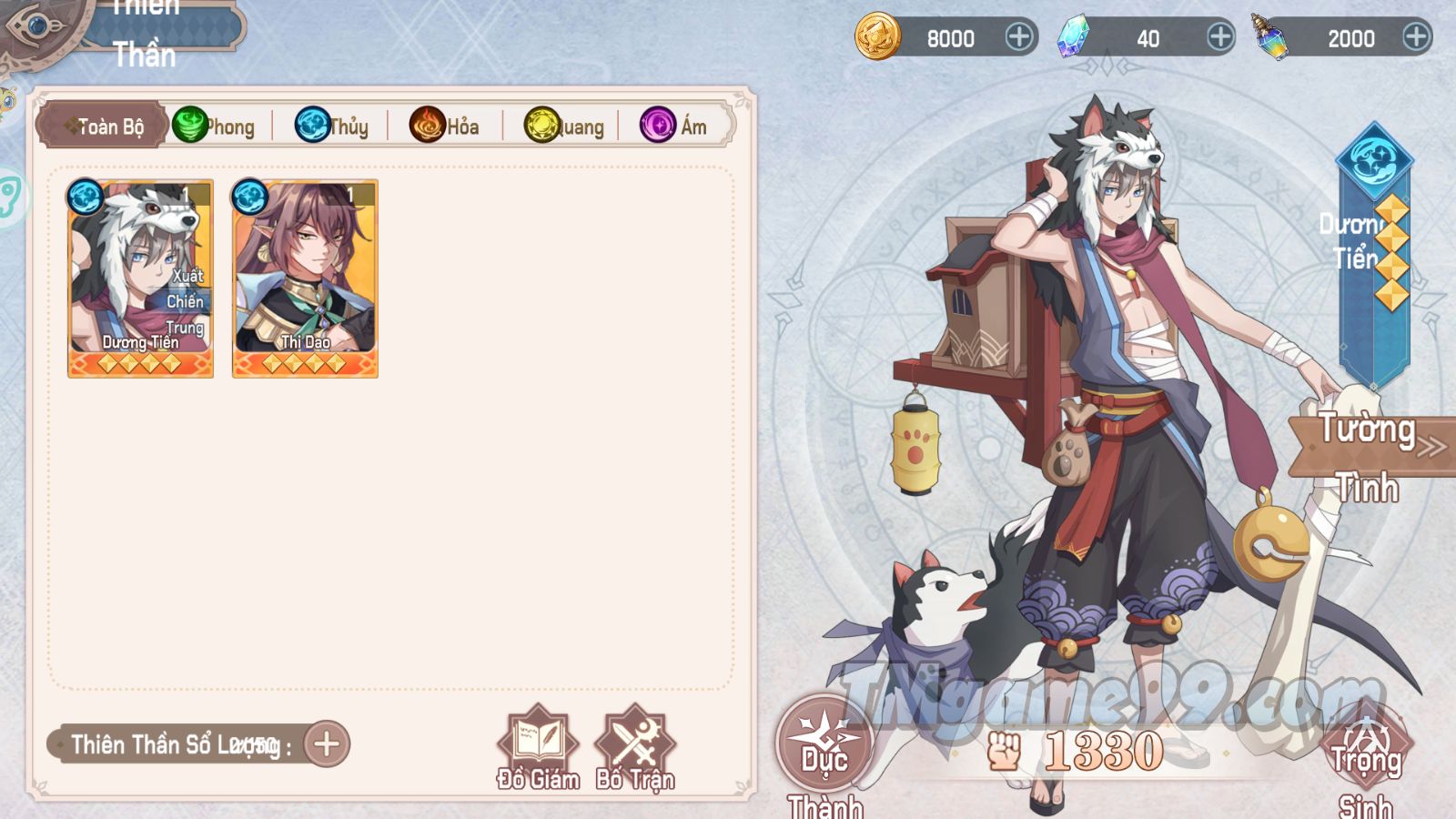Screen dimensions: 1456x819
Task: Add more blue crystal gems
Action: [x=1219, y=37]
